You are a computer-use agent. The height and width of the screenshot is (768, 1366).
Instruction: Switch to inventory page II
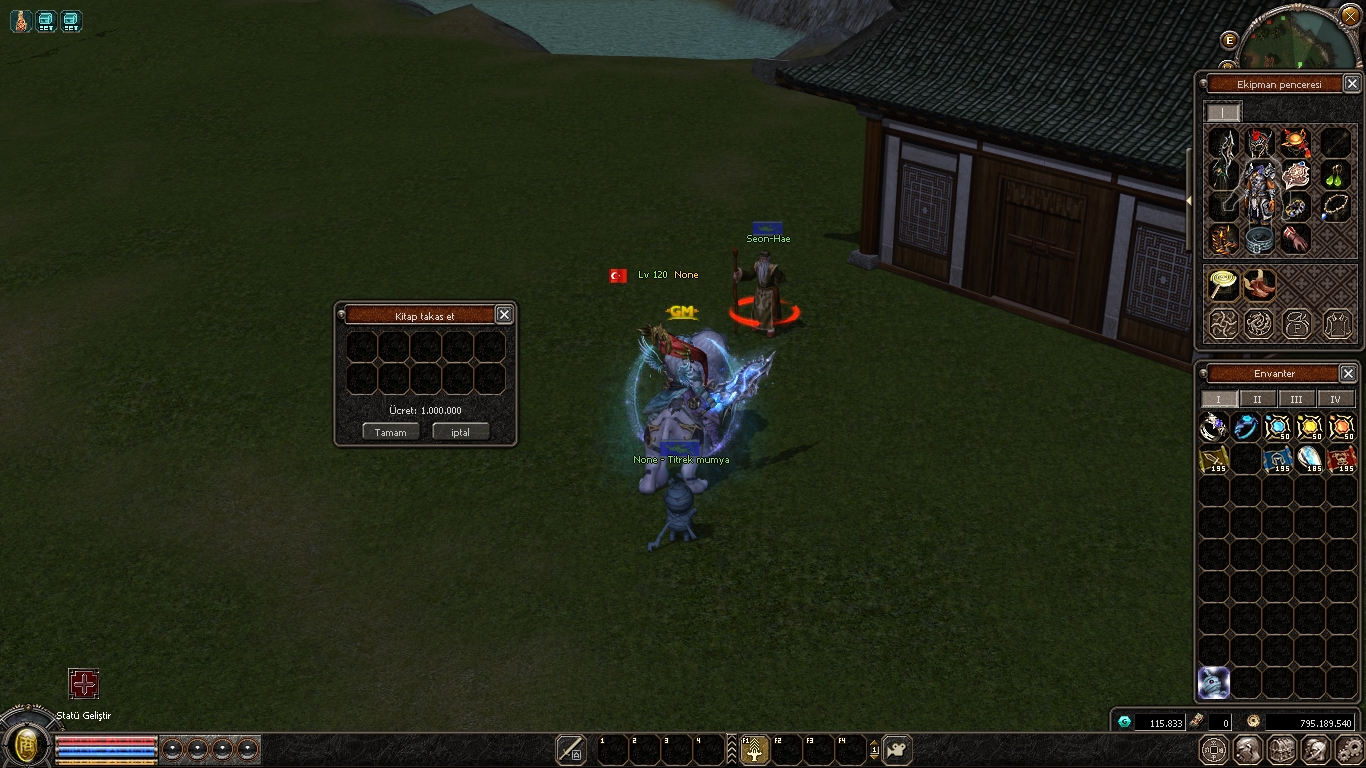(1257, 399)
